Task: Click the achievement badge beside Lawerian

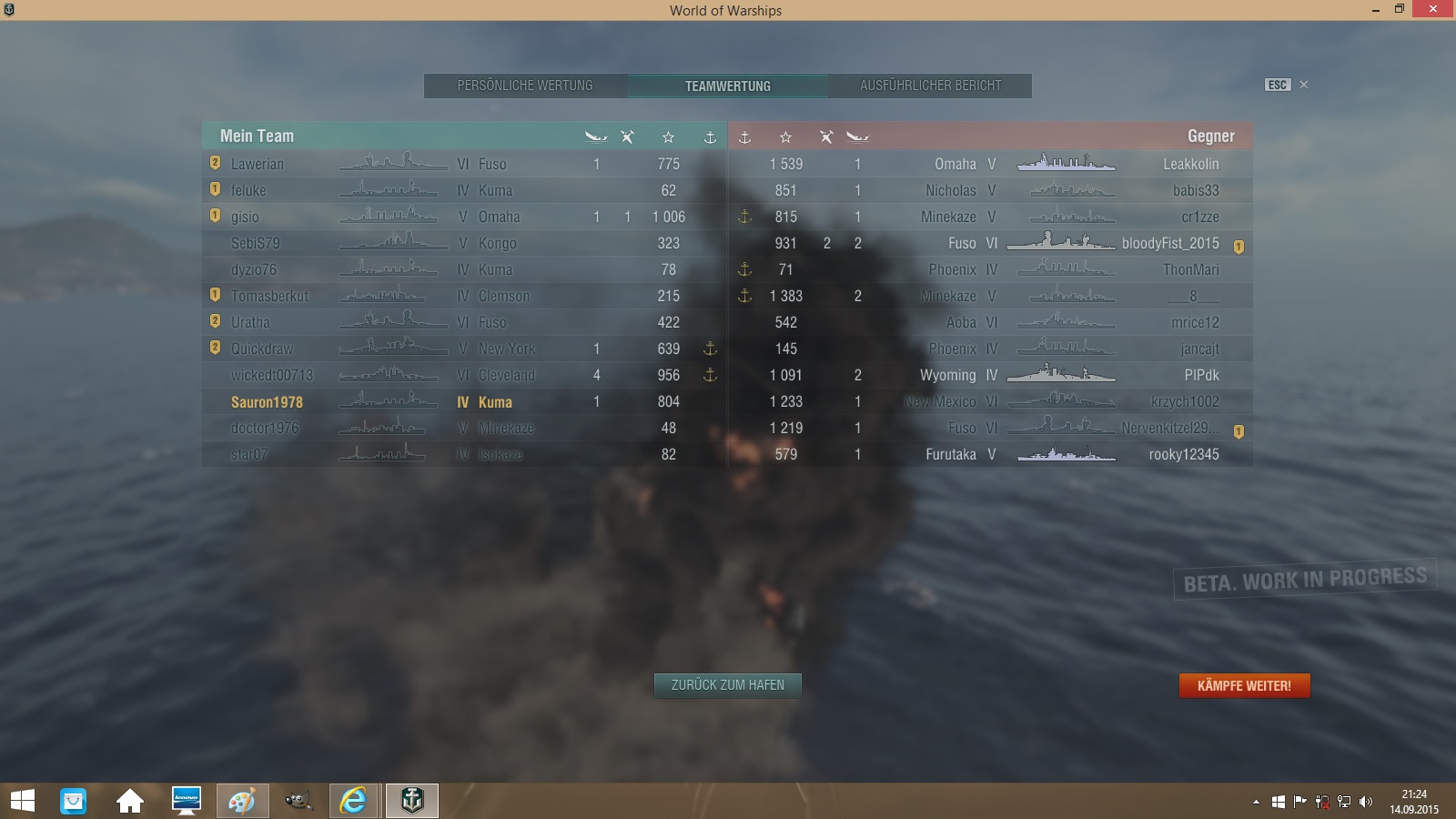Action: point(213,164)
